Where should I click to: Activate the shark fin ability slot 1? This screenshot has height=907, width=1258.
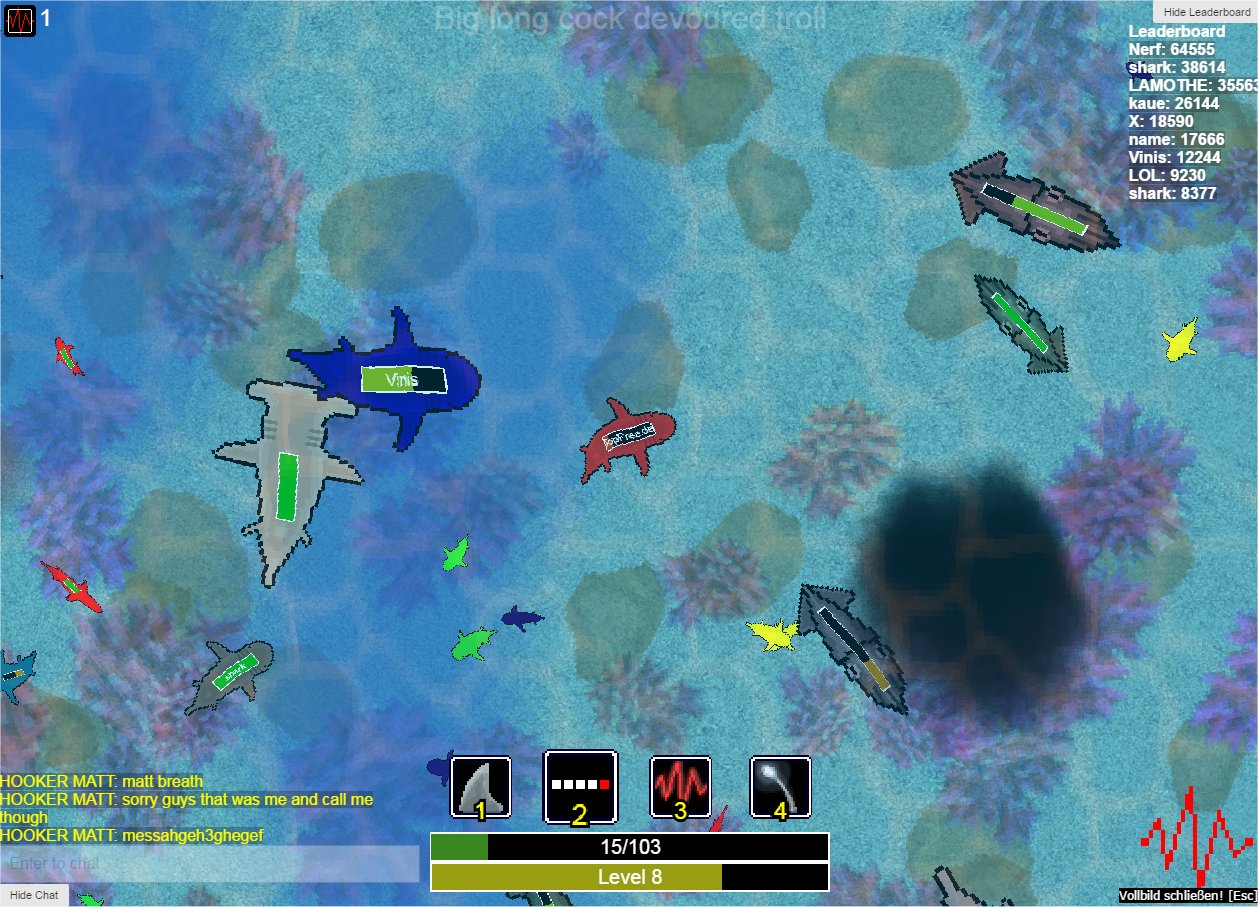(x=481, y=787)
